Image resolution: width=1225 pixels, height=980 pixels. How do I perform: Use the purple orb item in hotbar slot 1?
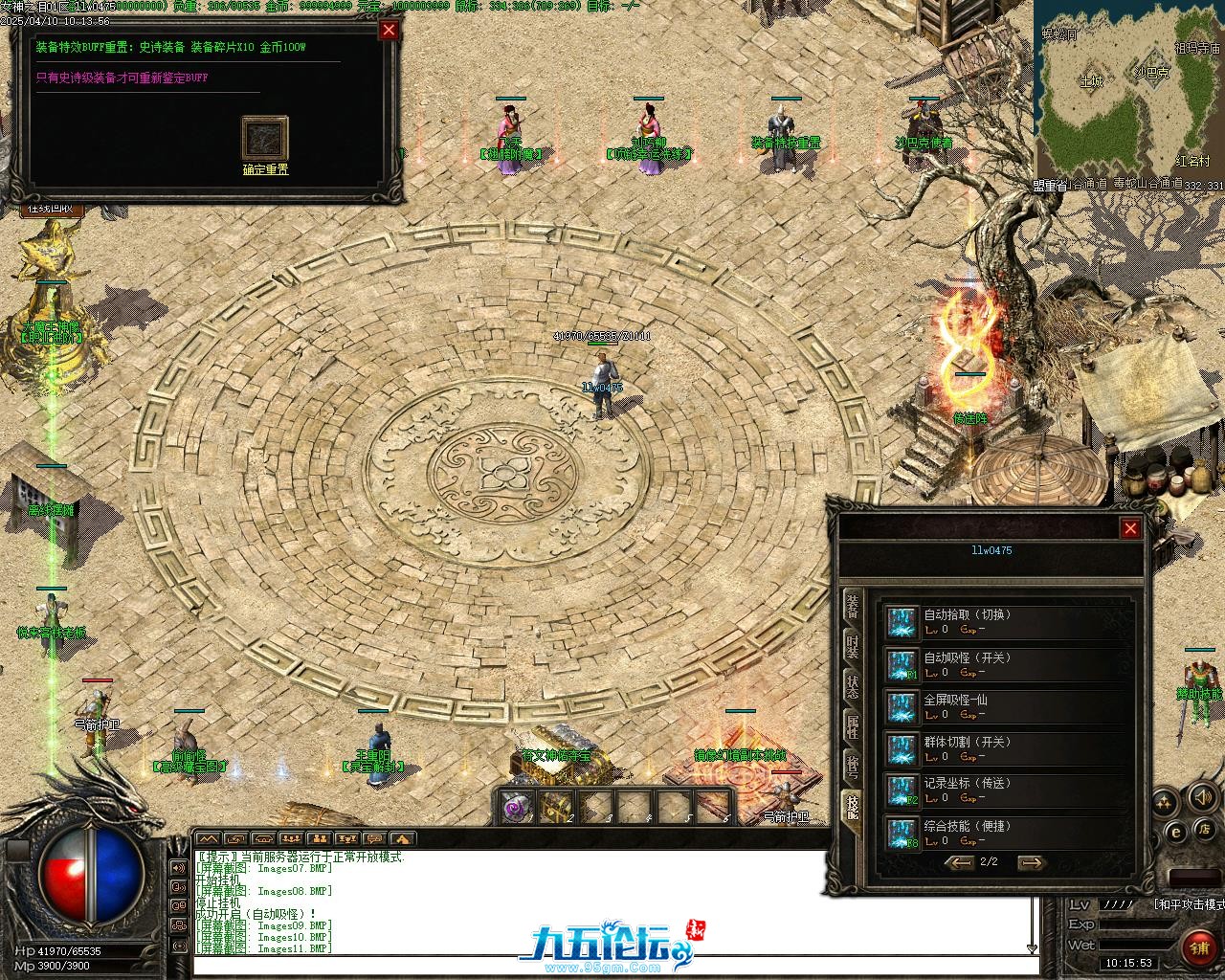[517, 807]
